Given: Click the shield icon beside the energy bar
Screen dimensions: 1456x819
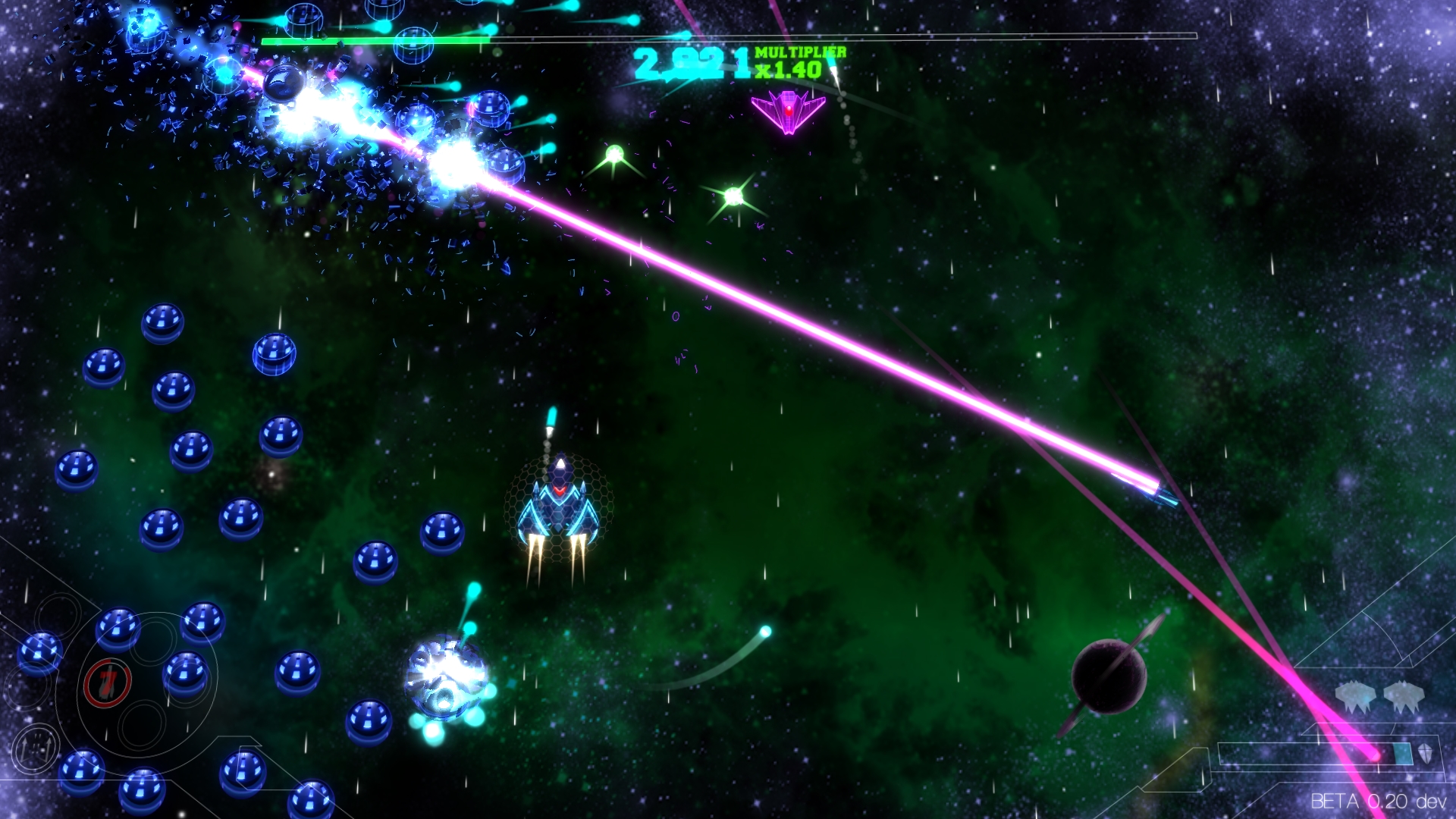Looking at the screenshot, I should coord(1426,754).
